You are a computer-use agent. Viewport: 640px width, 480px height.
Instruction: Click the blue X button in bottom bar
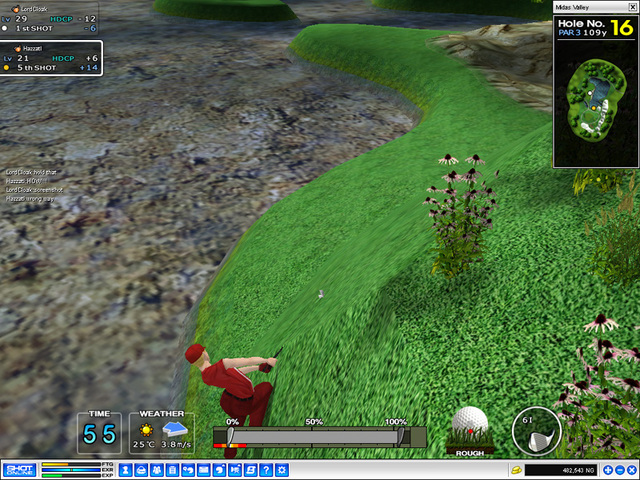tap(632, 470)
